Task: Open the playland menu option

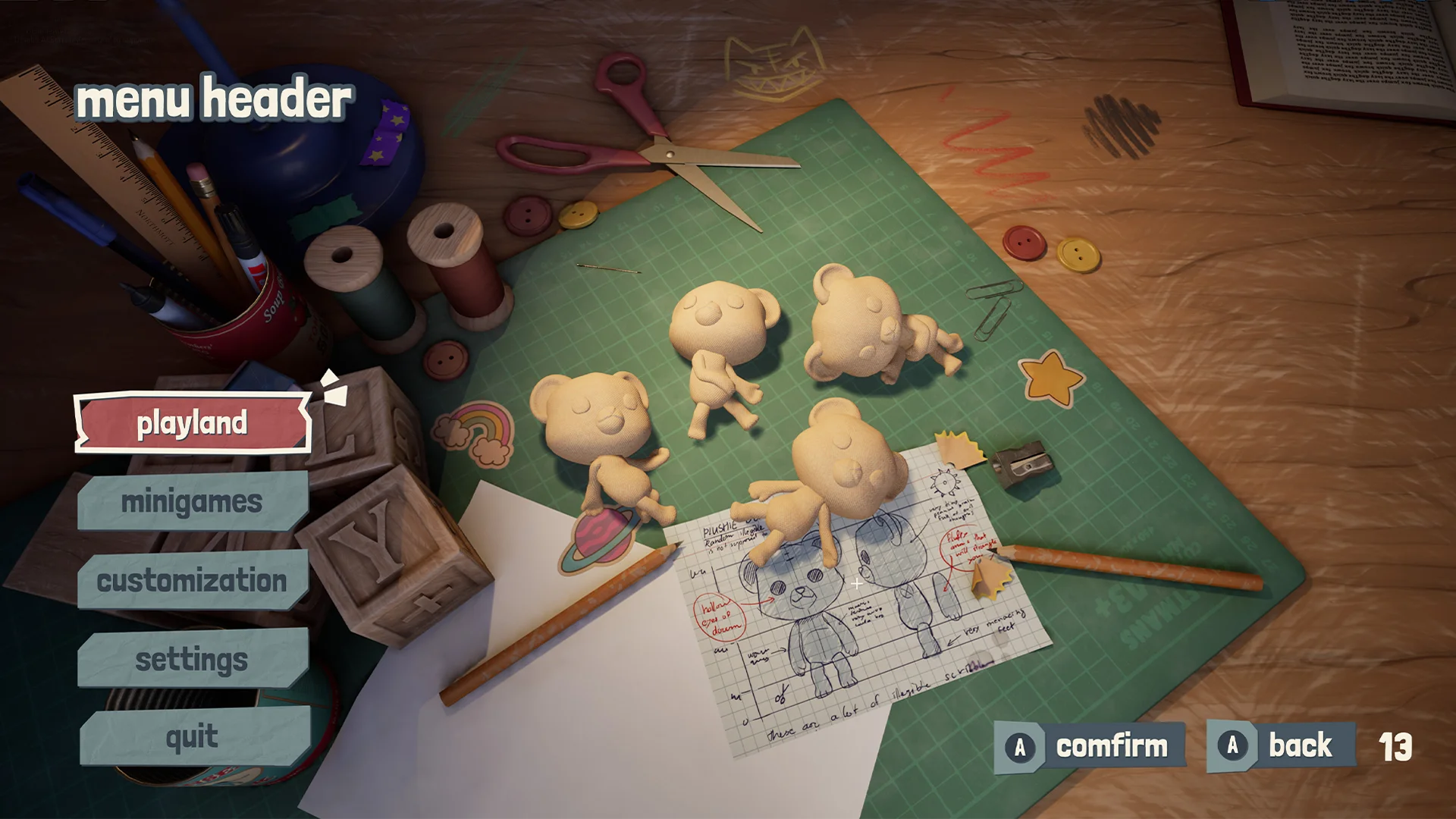Action: click(193, 425)
